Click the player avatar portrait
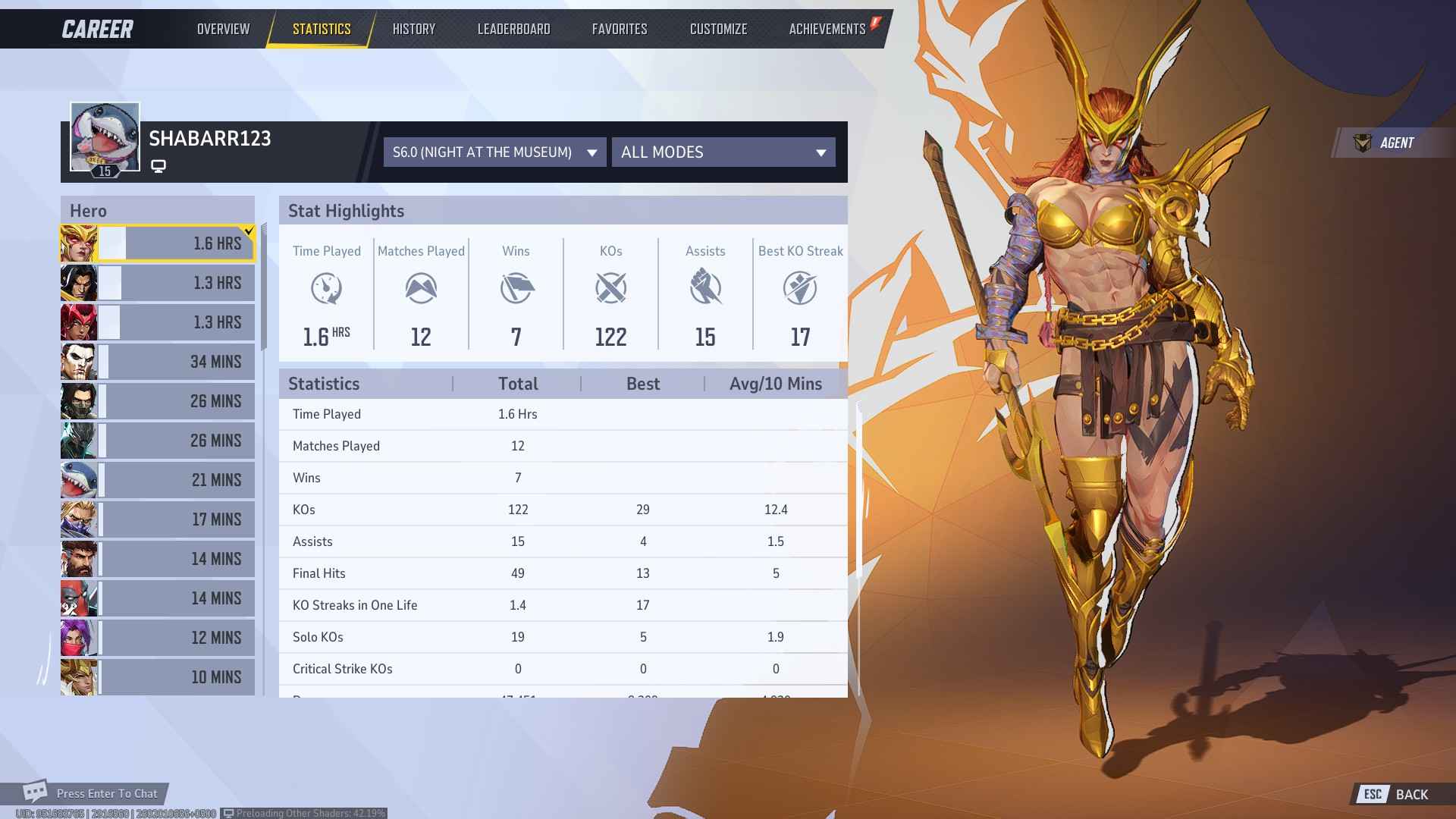 pyautogui.click(x=105, y=136)
